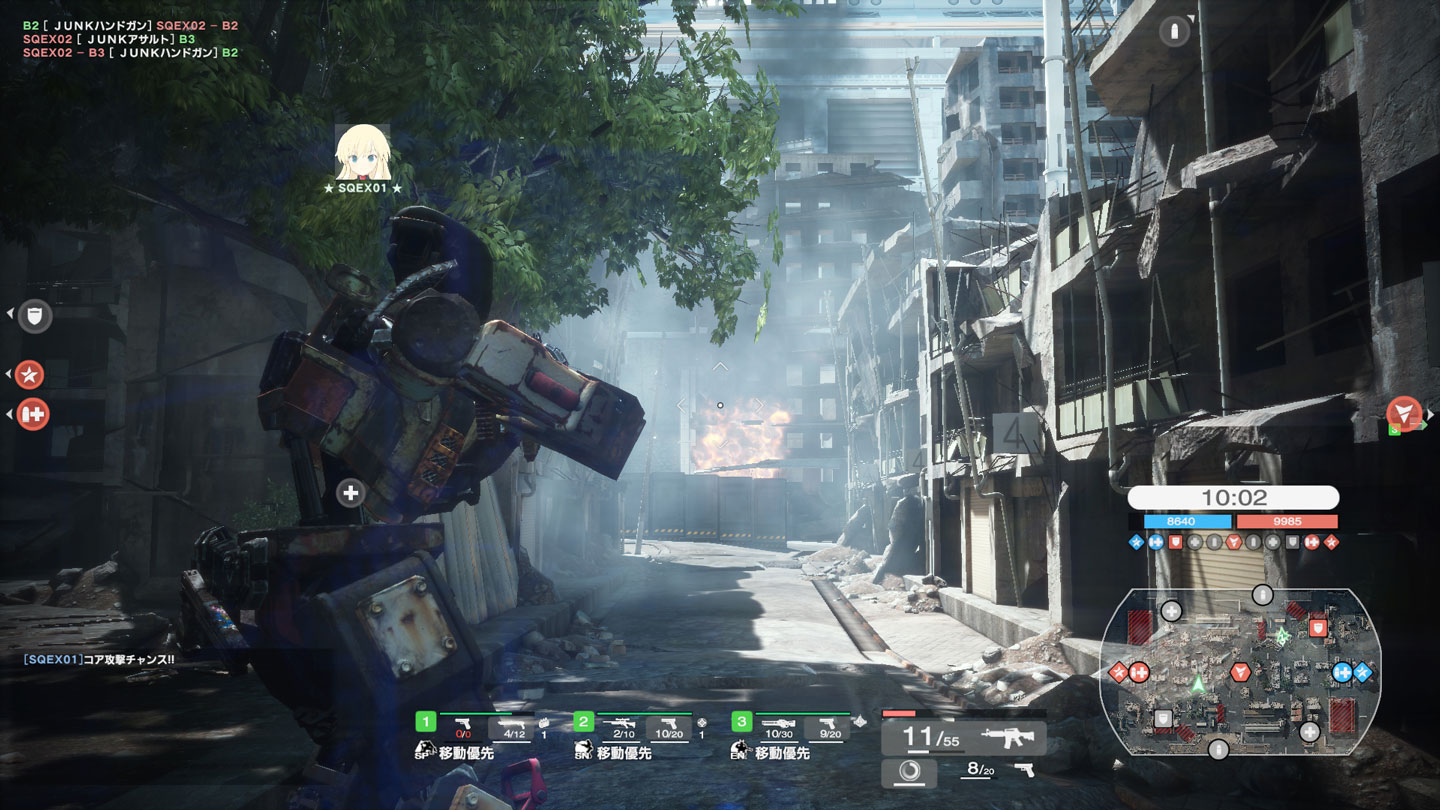
Task: Click the red hexagon marker on the minimap
Action: [x=1241, y=671]
